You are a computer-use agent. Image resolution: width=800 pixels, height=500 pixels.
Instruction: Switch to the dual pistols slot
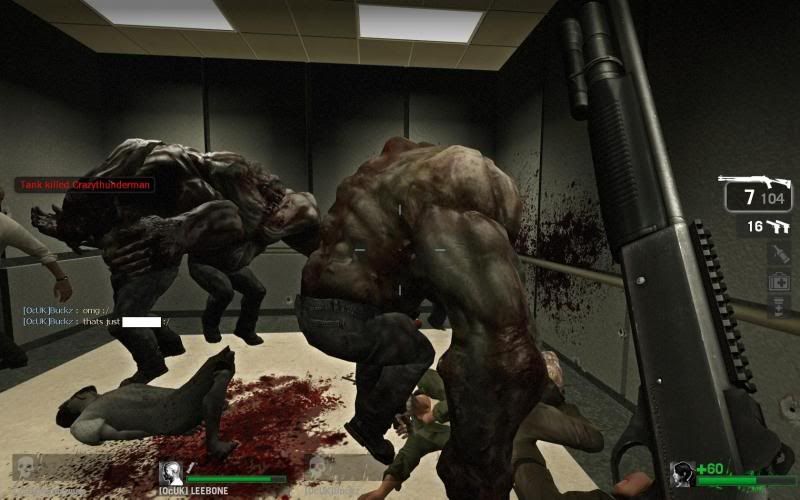(767, 227)
